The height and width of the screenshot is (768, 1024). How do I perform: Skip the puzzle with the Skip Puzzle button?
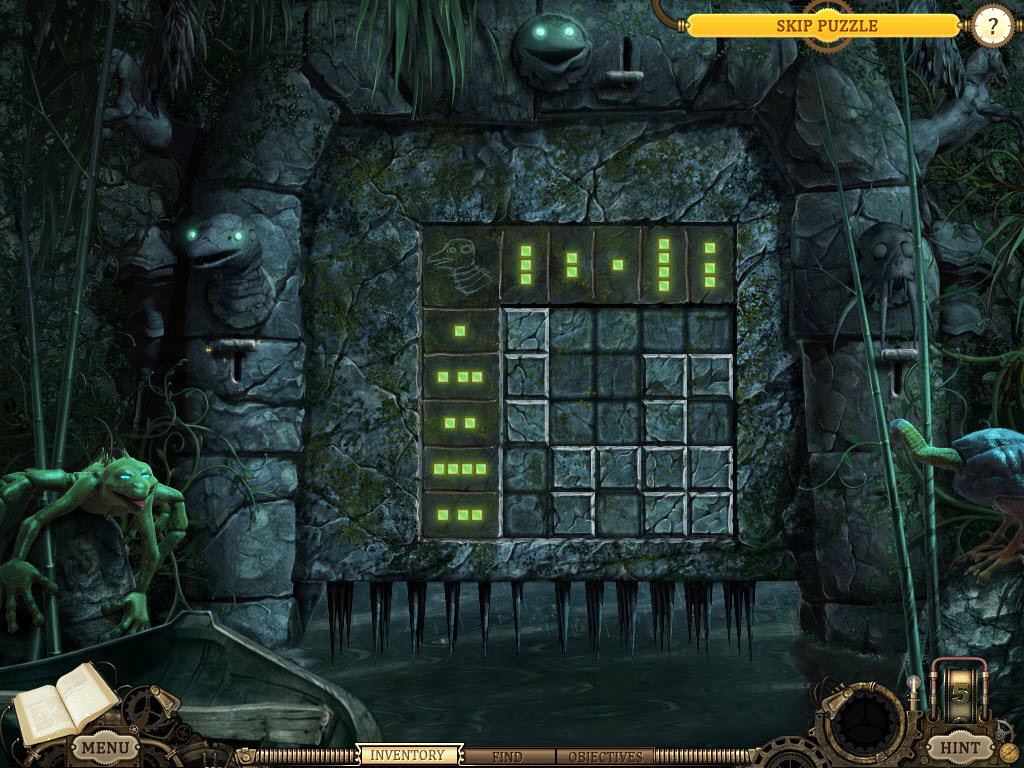pyautogui.click(x=826, y=26)
